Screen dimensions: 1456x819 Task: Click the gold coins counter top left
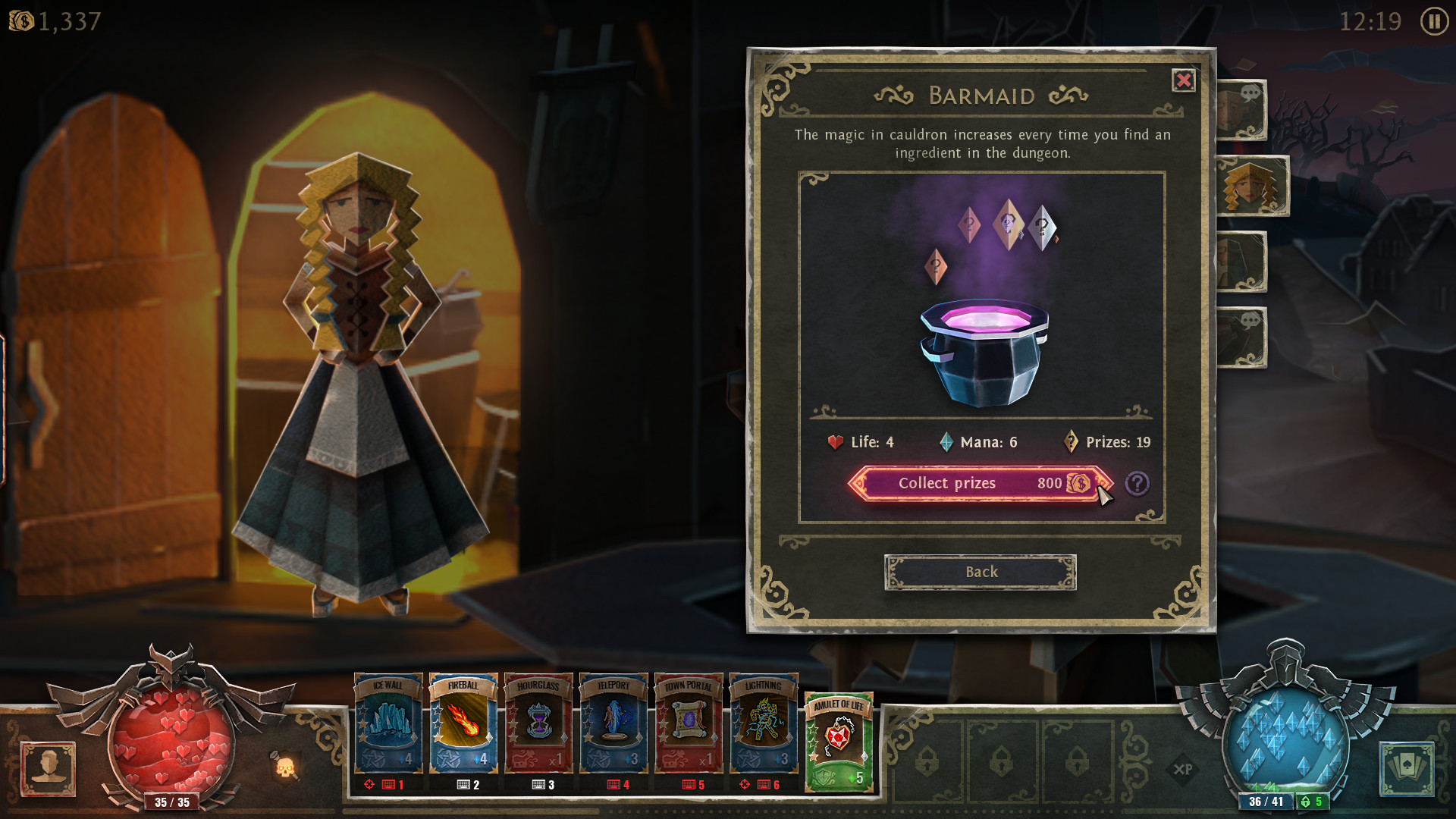[x=53, y=21]
